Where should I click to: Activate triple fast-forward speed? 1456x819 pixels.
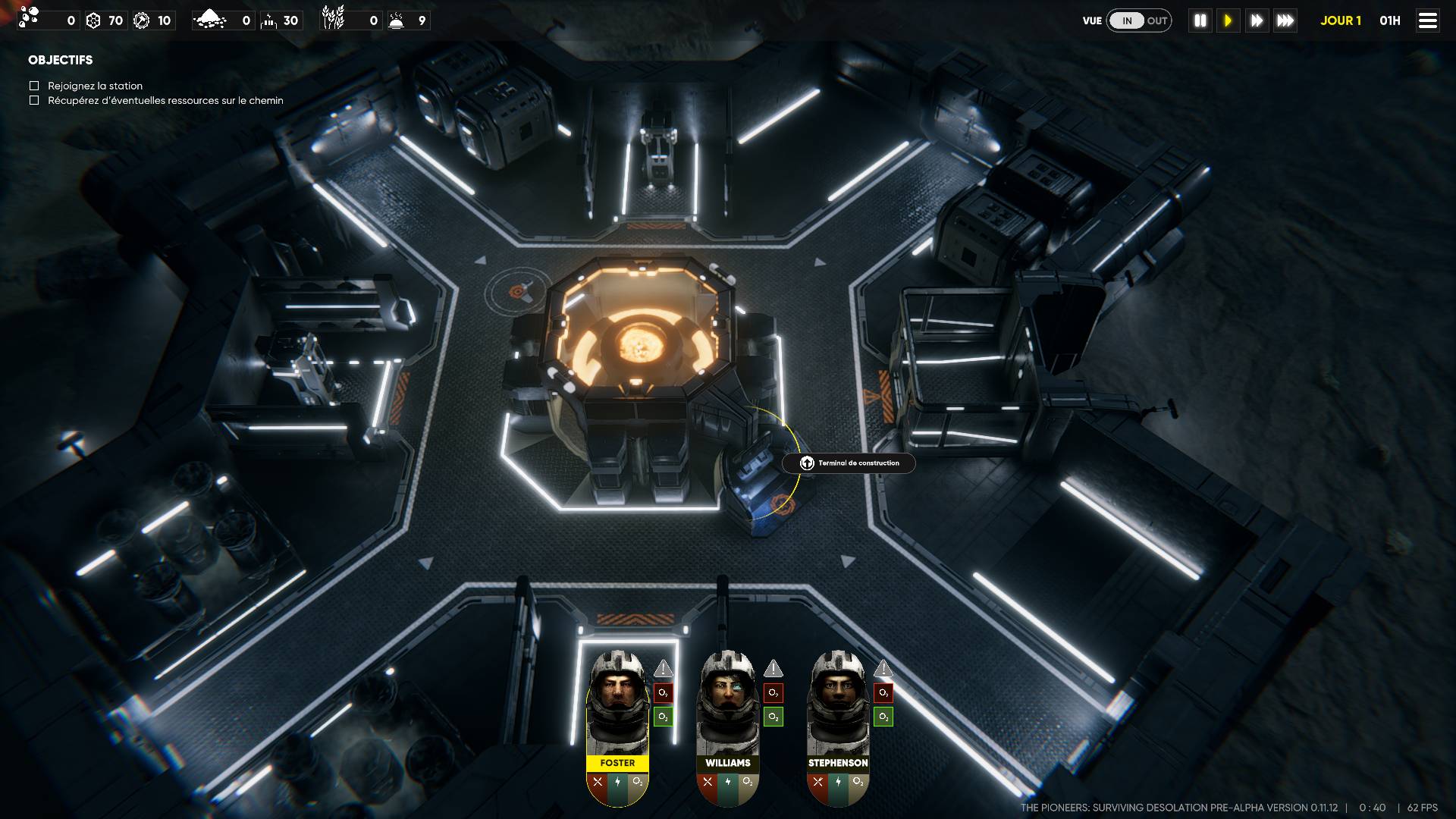coord(1285,21)
